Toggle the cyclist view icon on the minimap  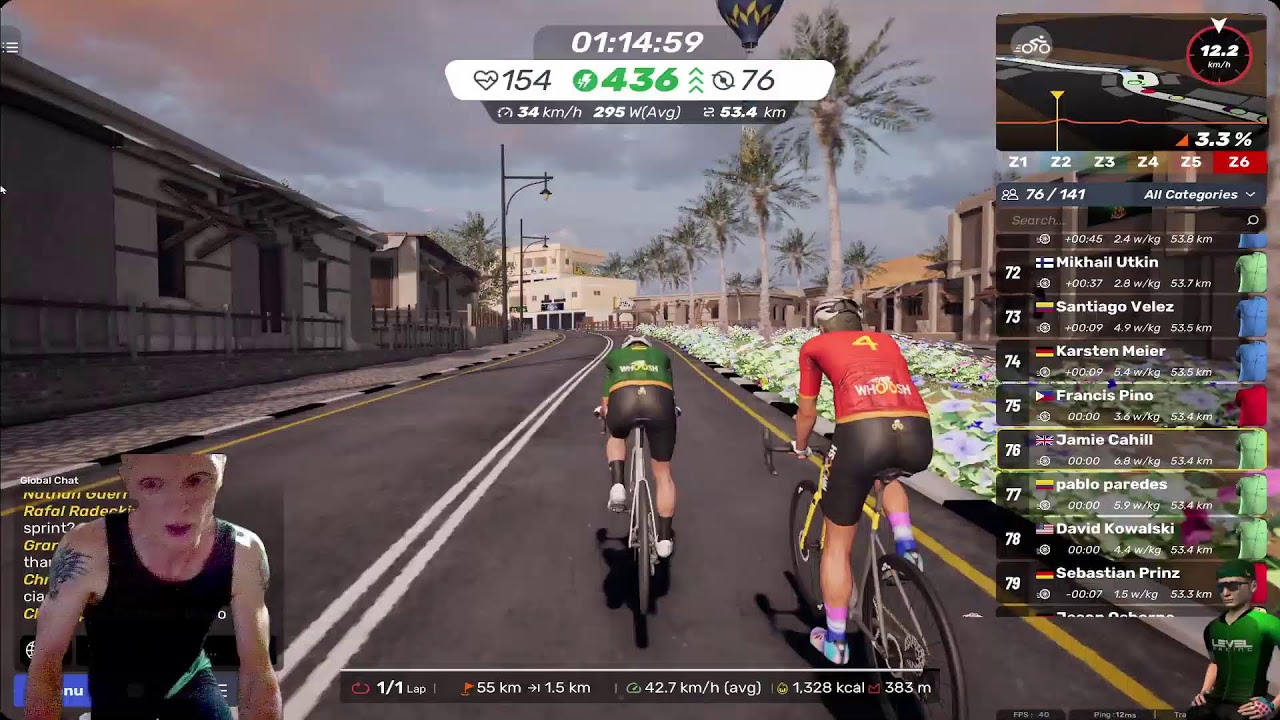(1032, 45)
